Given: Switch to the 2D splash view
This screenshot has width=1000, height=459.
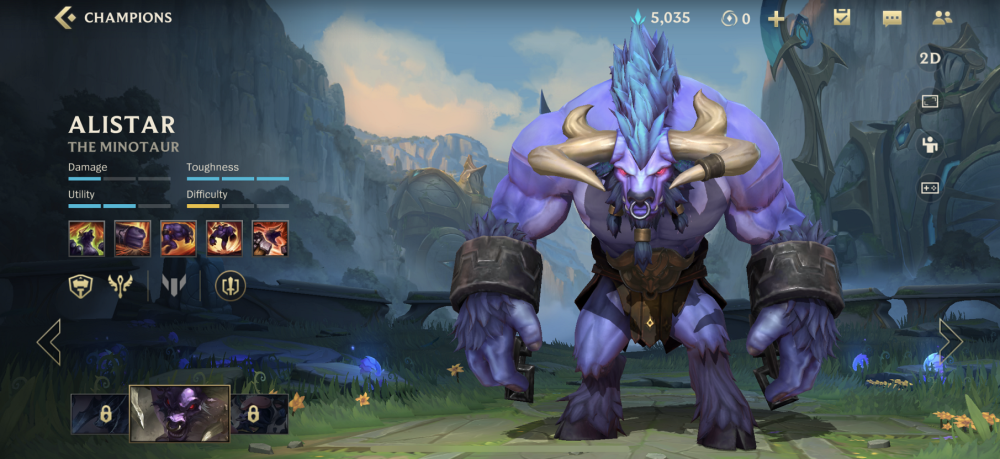Looking at the screenshot, I should [930, 58].
